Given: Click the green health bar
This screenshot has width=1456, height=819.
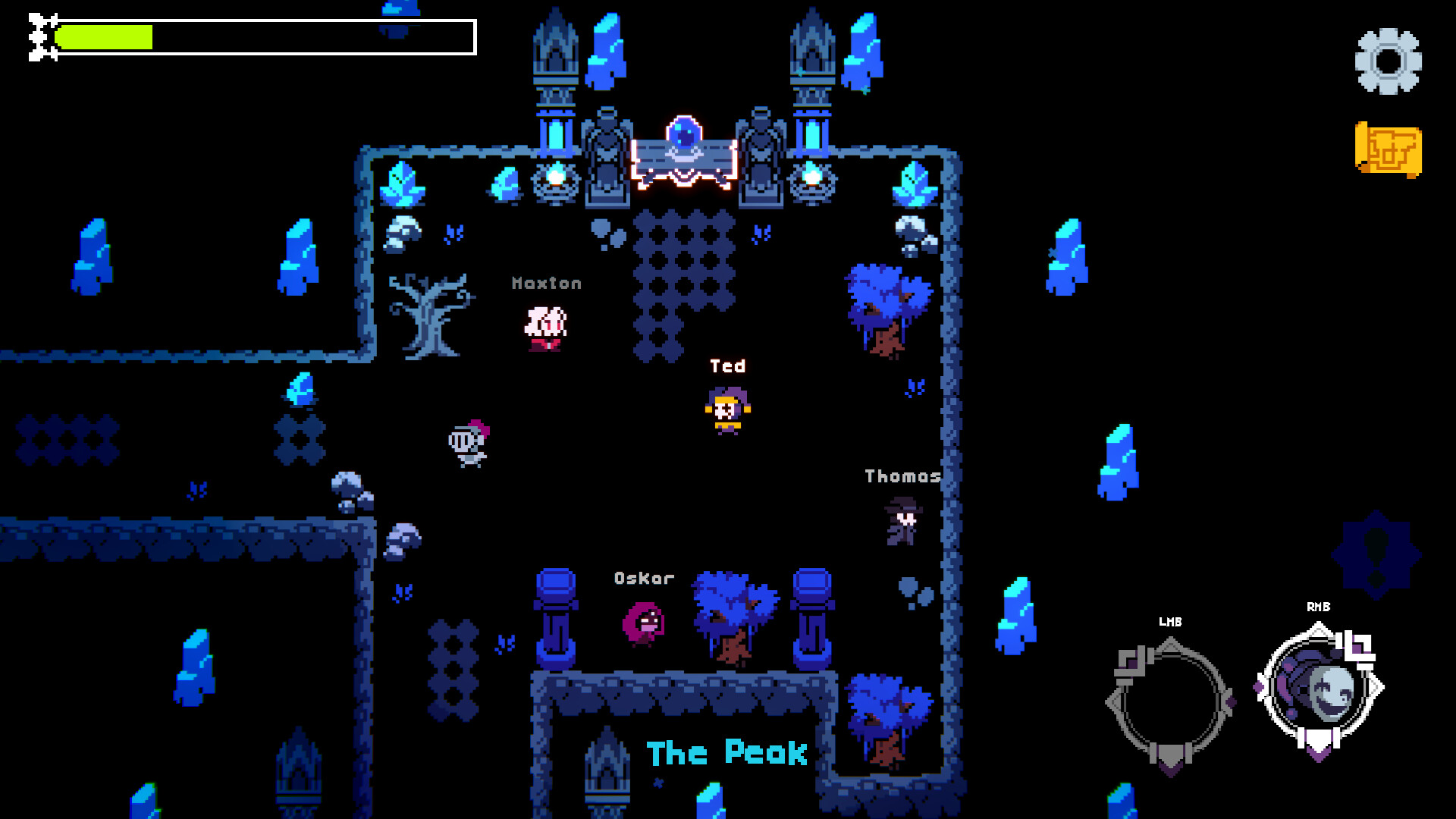Looking at the screenshot, I should coord(106,36).
